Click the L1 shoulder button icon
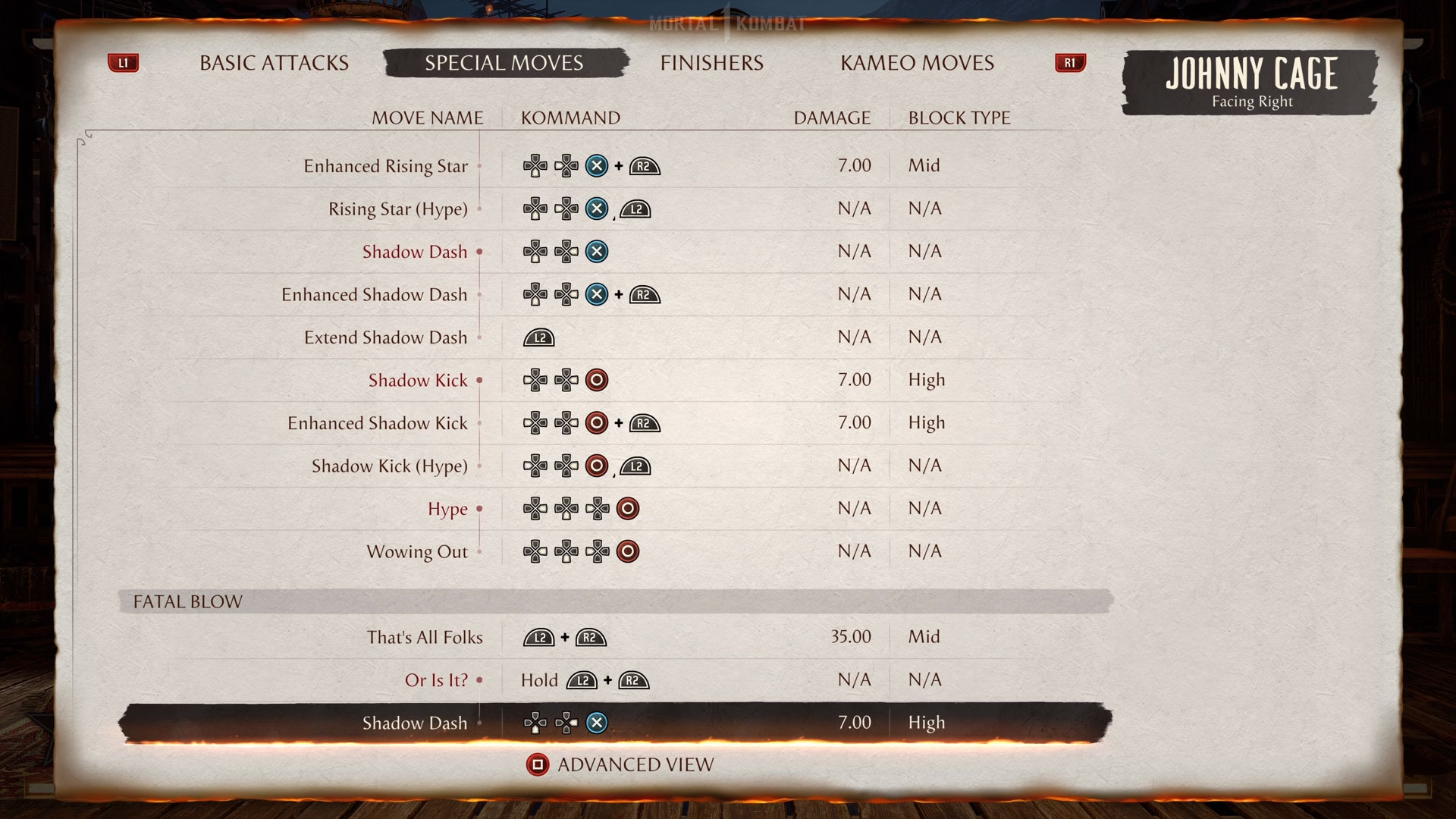The width and height of the screenshot is (1456, 819). click(x=123, y=63)
